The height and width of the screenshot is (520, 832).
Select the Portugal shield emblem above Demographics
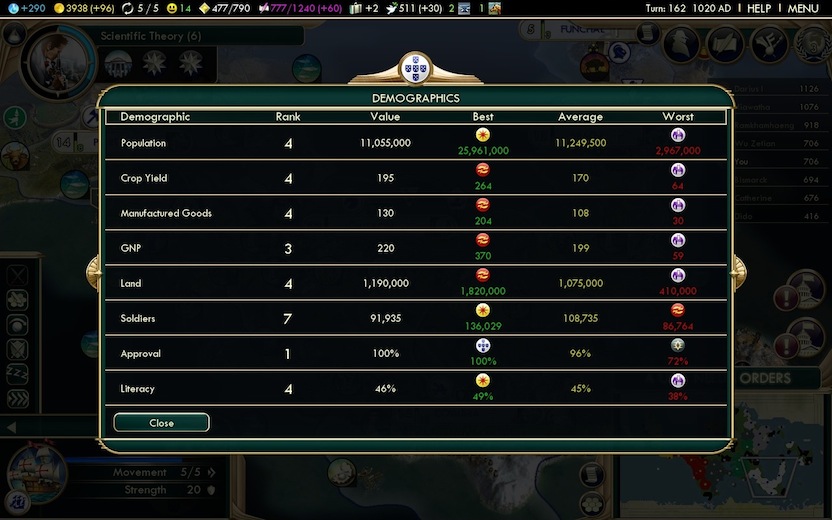tap(415, 68)
